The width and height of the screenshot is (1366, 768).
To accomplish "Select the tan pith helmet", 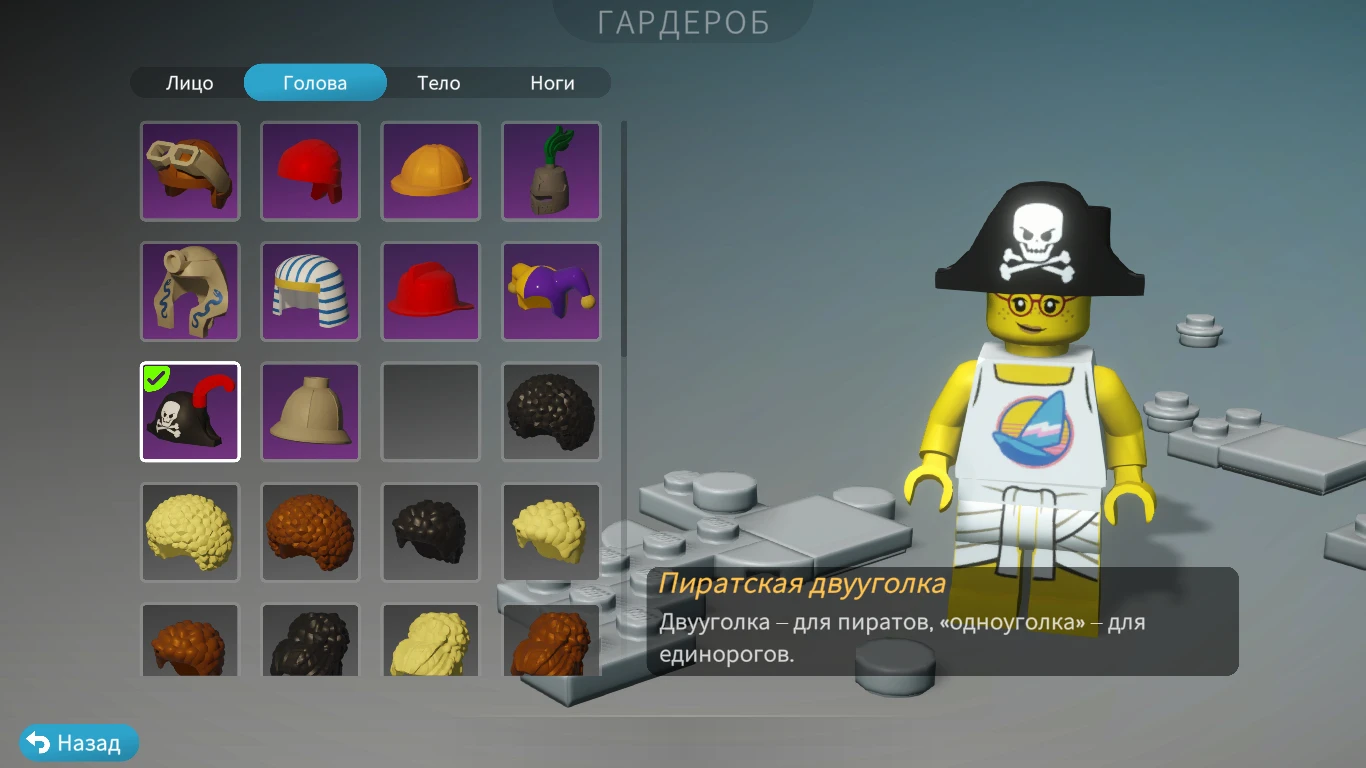I will point(310,412).
